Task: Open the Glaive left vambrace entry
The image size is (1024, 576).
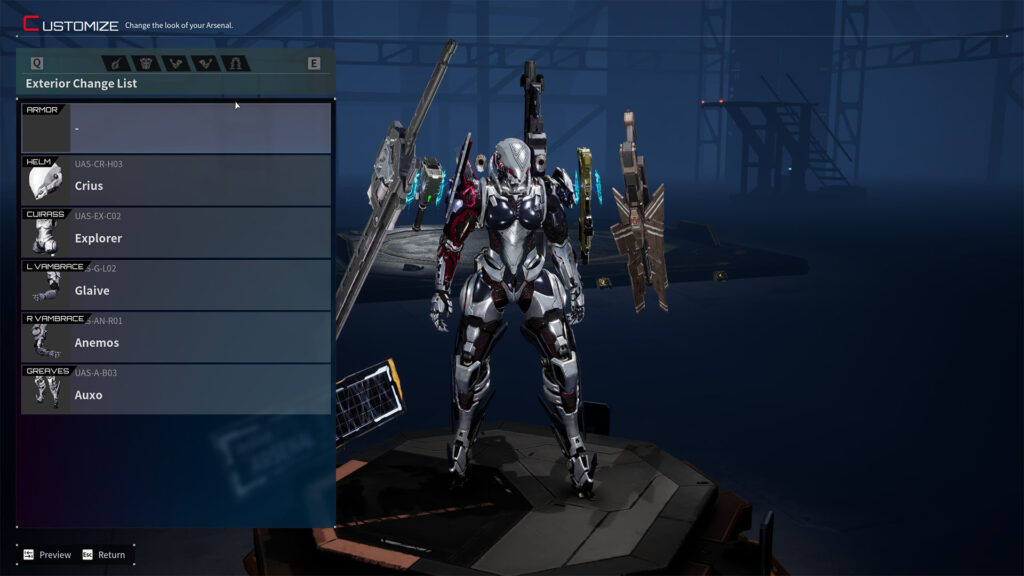Action: click(x=176, y=286)
